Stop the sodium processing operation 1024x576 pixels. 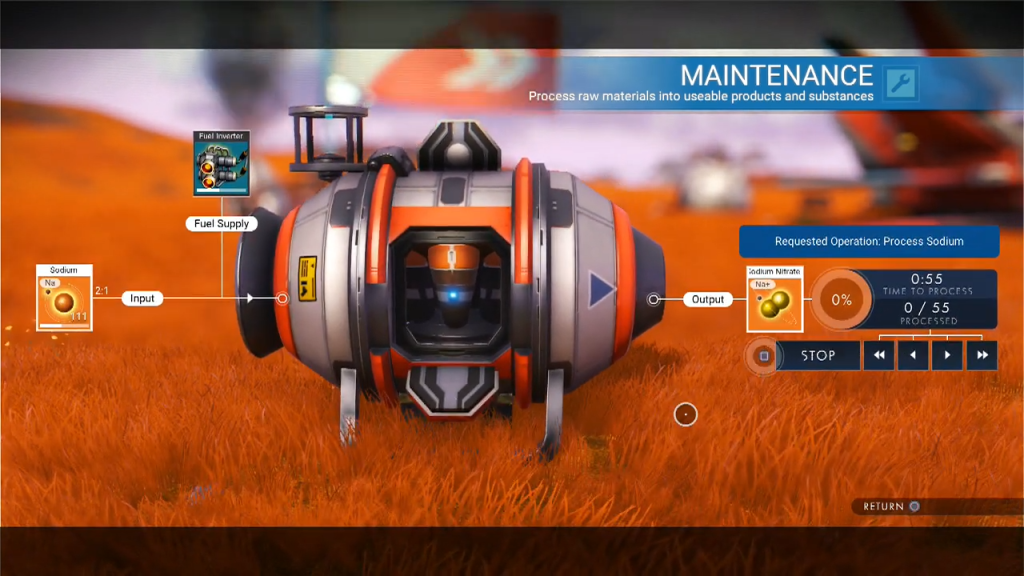817,355
